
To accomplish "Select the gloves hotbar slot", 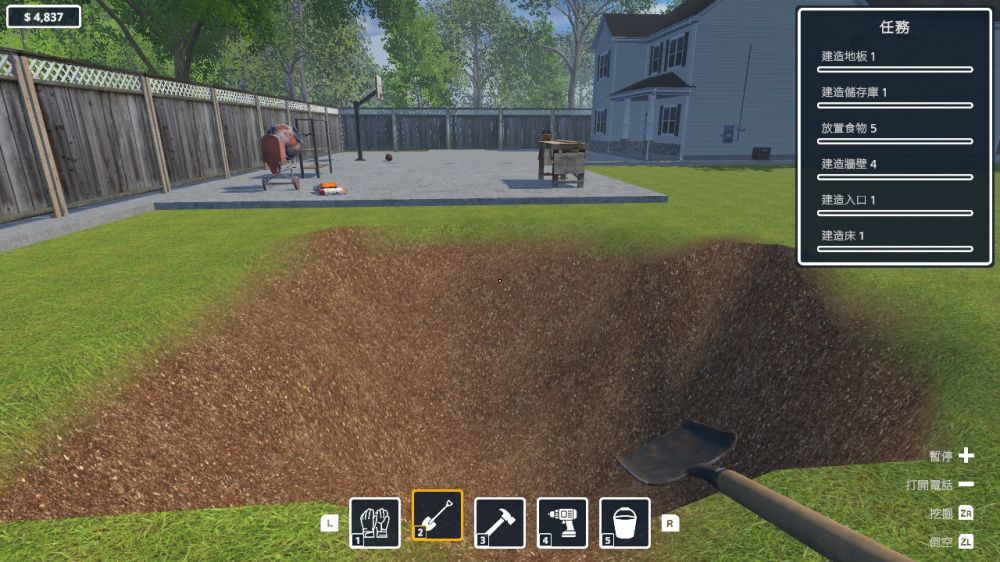I will (x=375, y=522).
